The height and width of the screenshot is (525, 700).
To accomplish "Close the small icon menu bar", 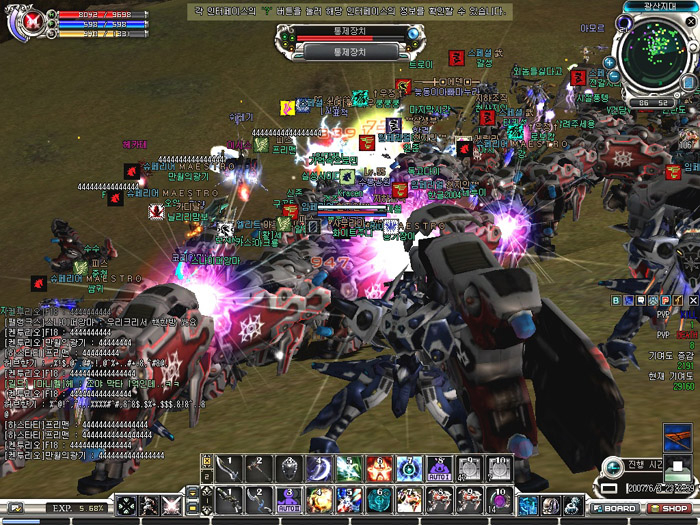I will click(x=695, y=300).
